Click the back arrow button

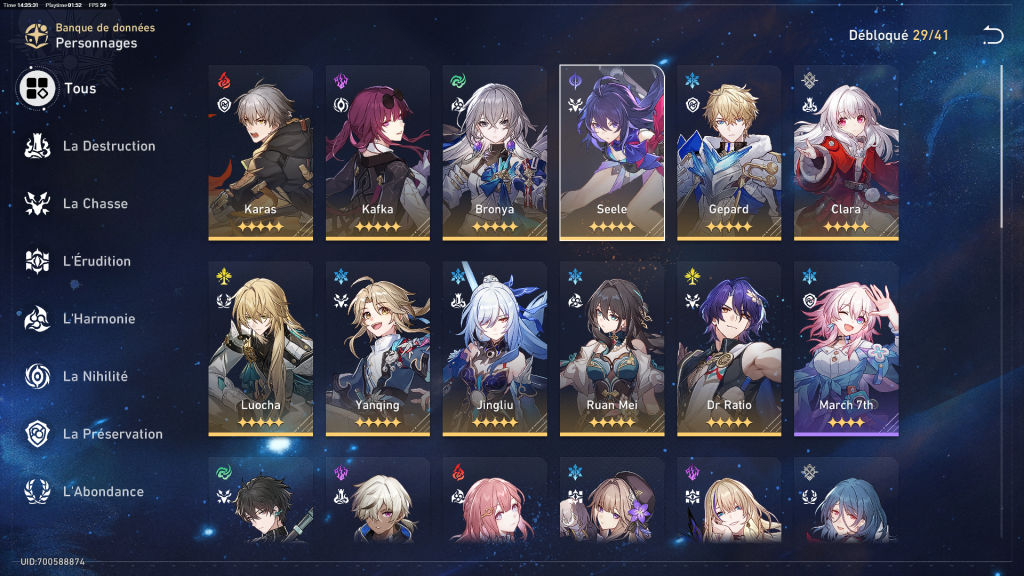pos(992,36)
